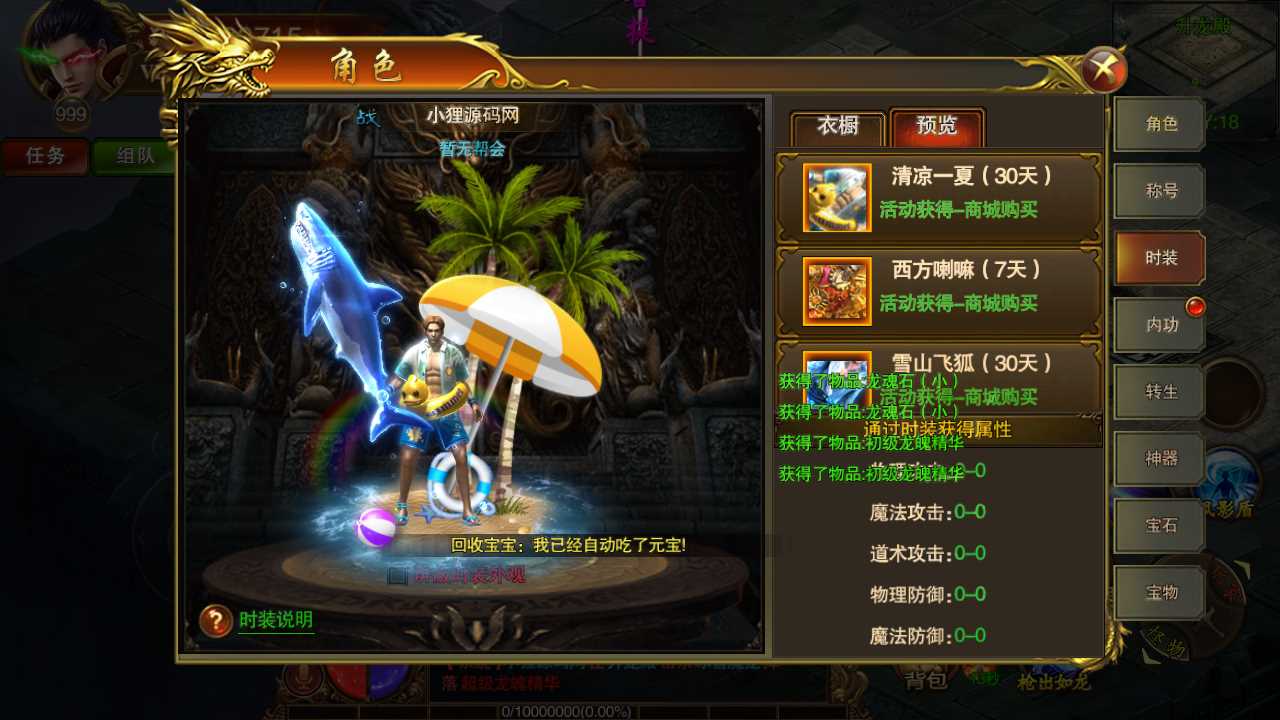Click the 清凉一夏 fashion item icon

click(836, 198)
